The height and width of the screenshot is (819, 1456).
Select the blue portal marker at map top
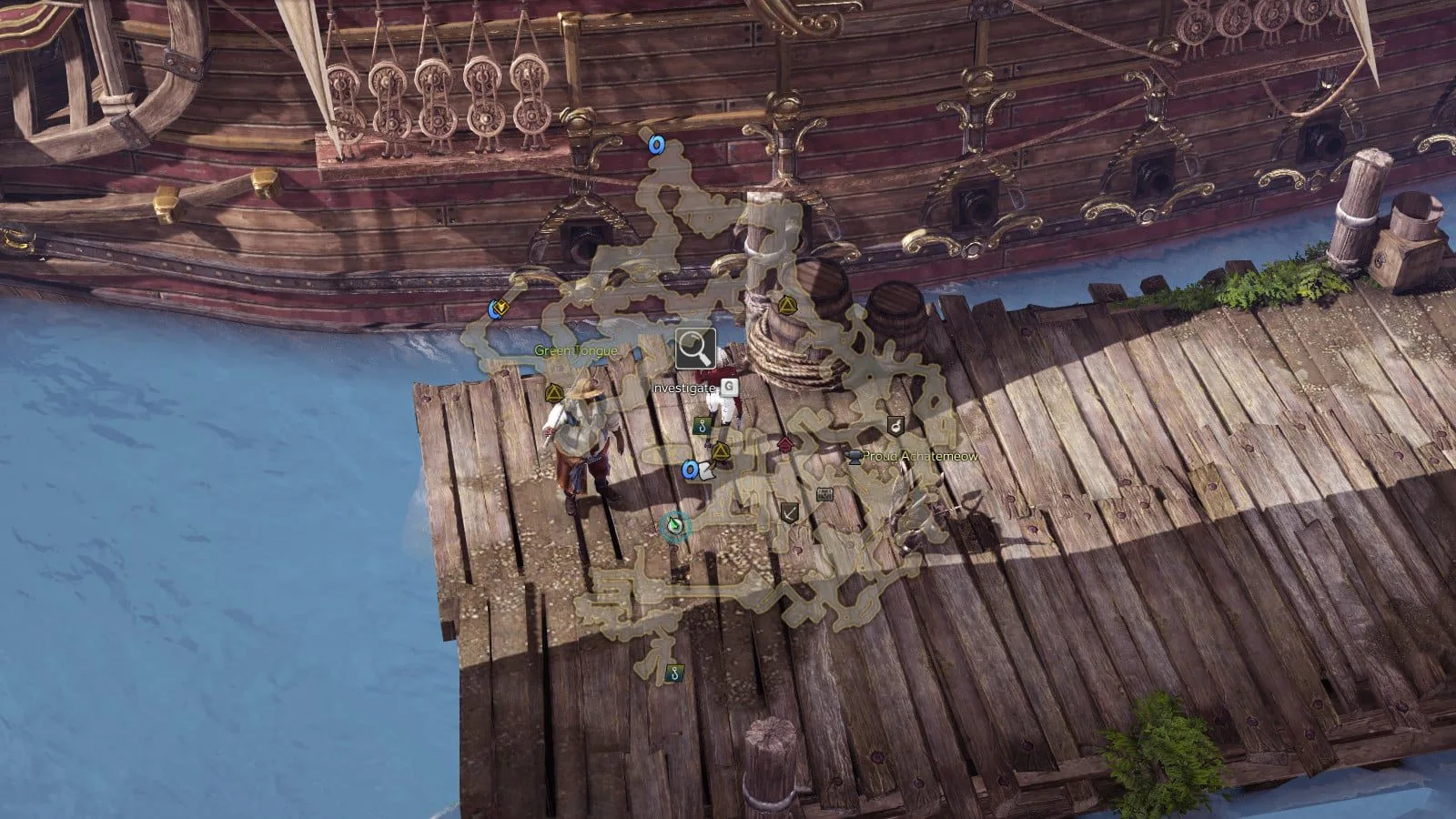tap(655, 144)
